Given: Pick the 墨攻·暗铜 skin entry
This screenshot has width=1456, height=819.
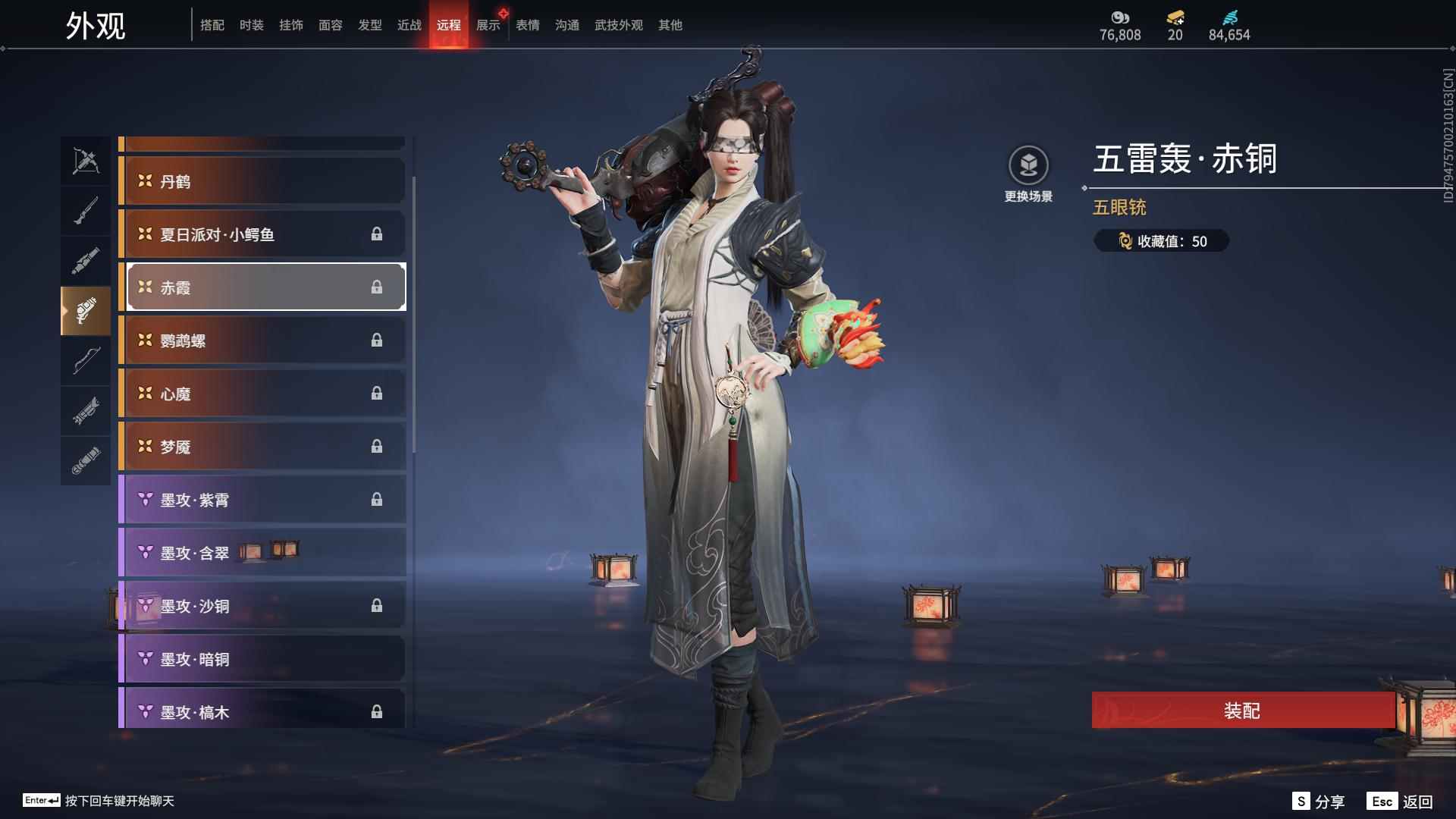Looking at the screenshot, I should coord(262,659).
